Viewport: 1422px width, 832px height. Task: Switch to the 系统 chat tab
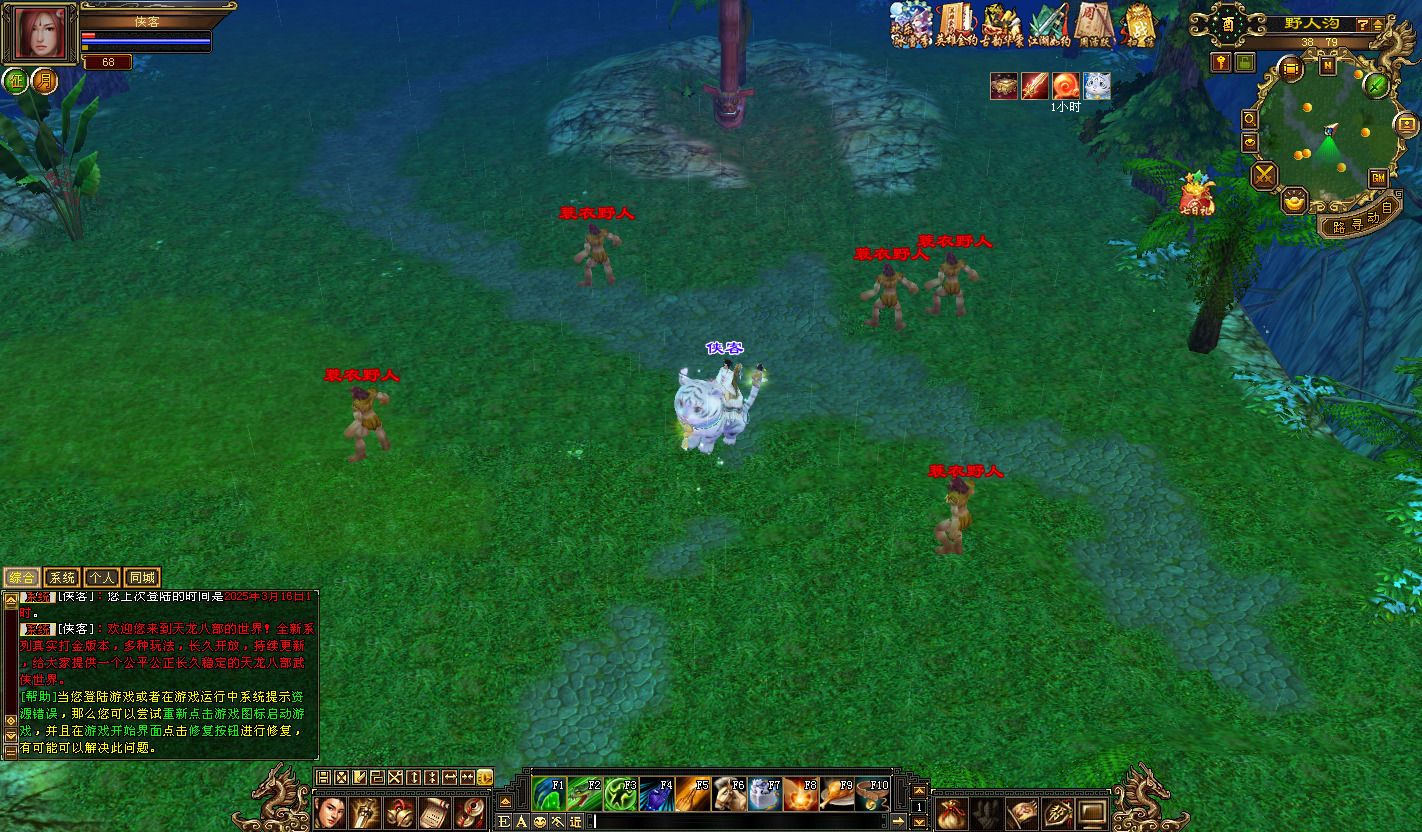62,578
